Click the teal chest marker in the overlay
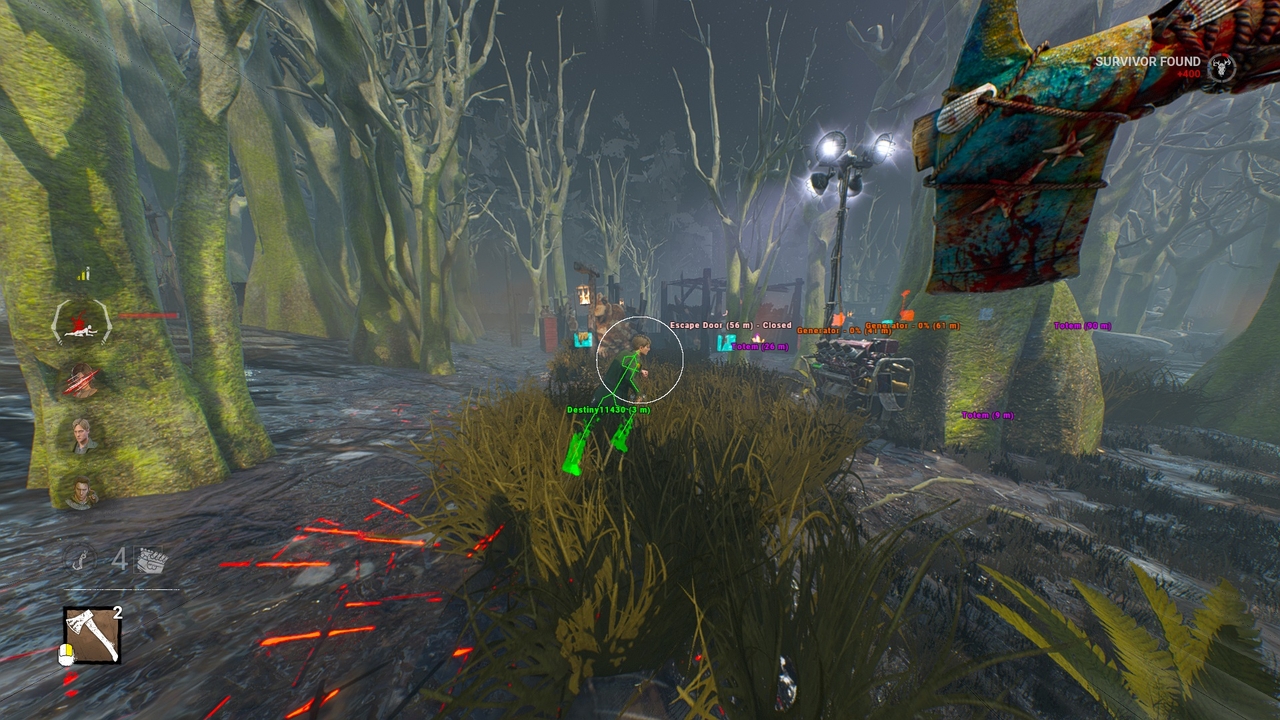 (725, 344)
